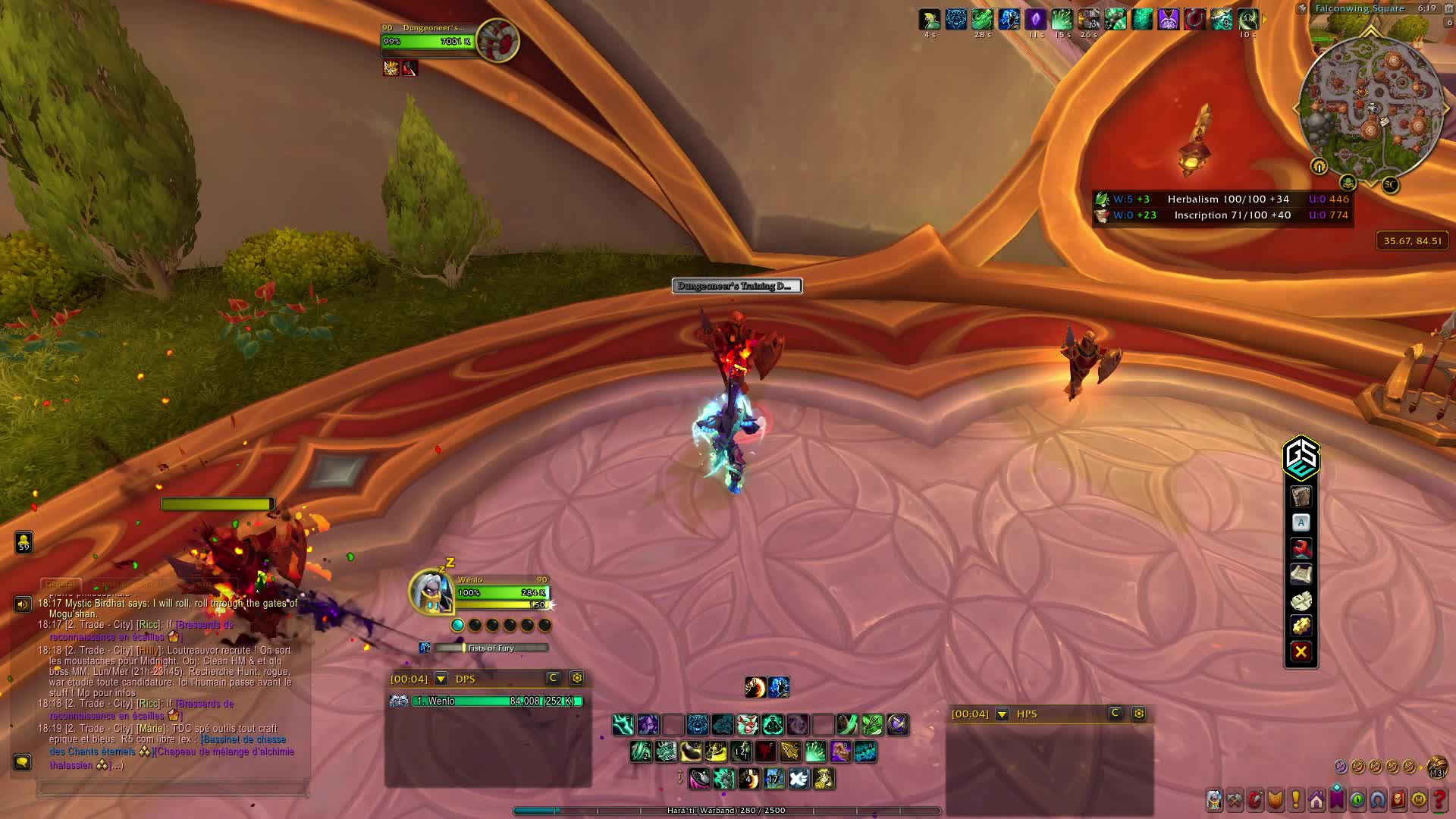Open the chat speech bubble menu button
The width and height of the screenshot is (1456, 819).
22,761
